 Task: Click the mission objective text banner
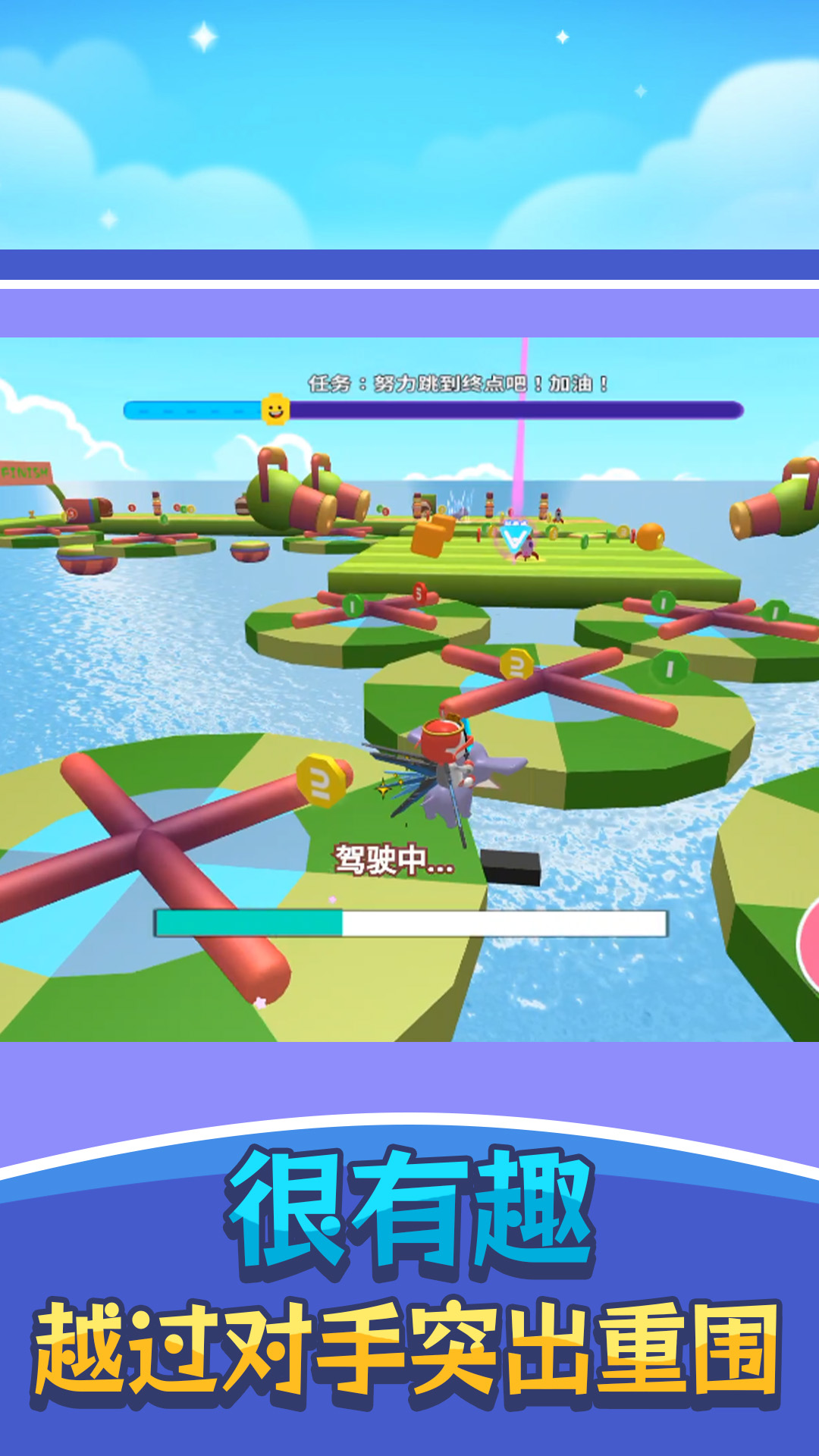pyautogui.click(x=457, y=384)
